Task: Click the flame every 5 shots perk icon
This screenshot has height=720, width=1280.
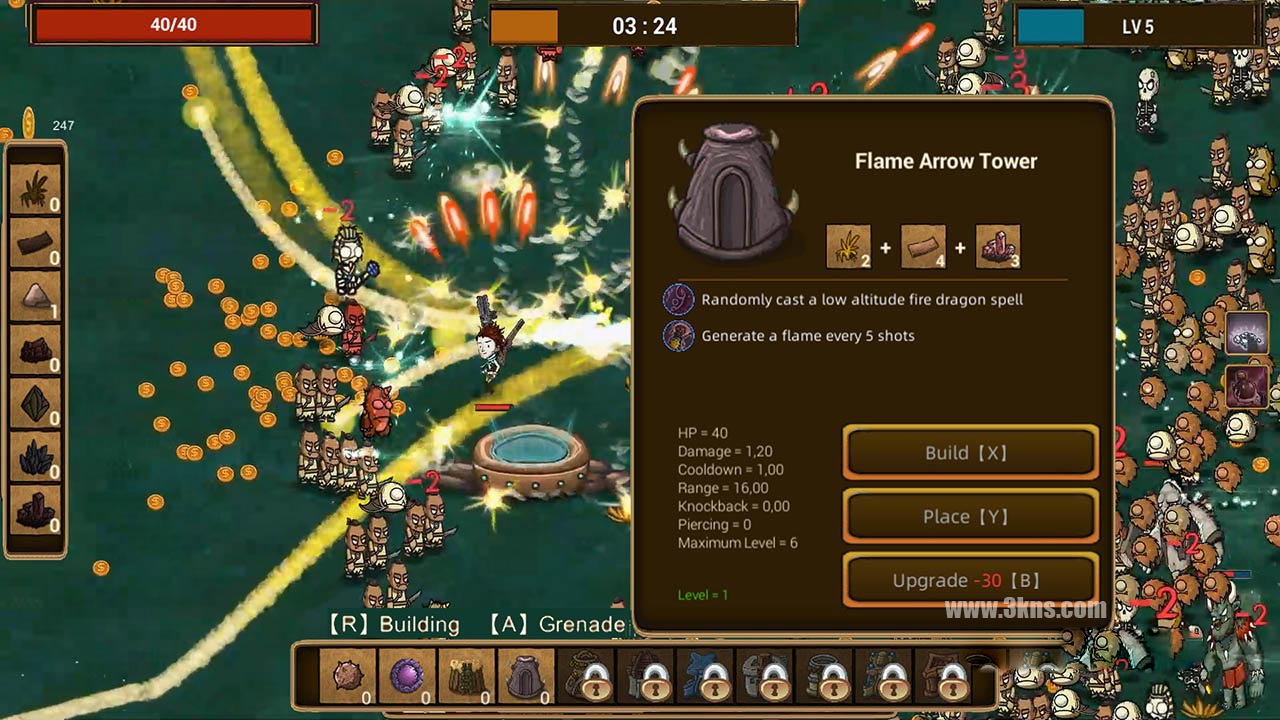Action: point(678,335)
